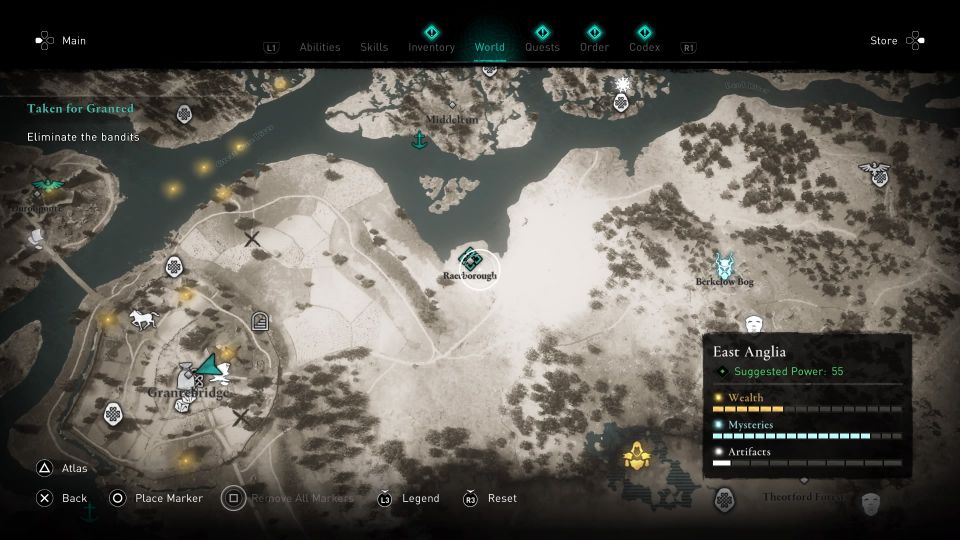This screenshot has width=960, height=540.
Task: Select the Berkelow Bog wolf marker
Action: [724, 265]
